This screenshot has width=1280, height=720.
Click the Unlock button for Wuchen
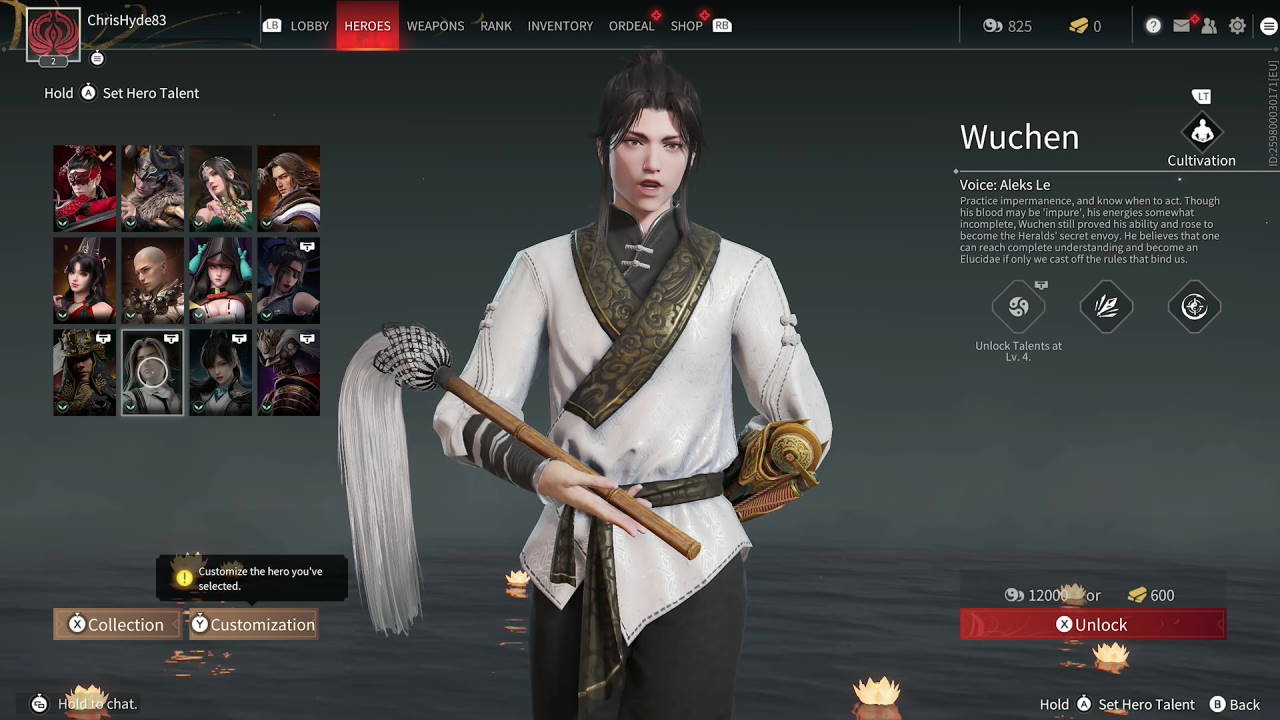(1092, 624)
